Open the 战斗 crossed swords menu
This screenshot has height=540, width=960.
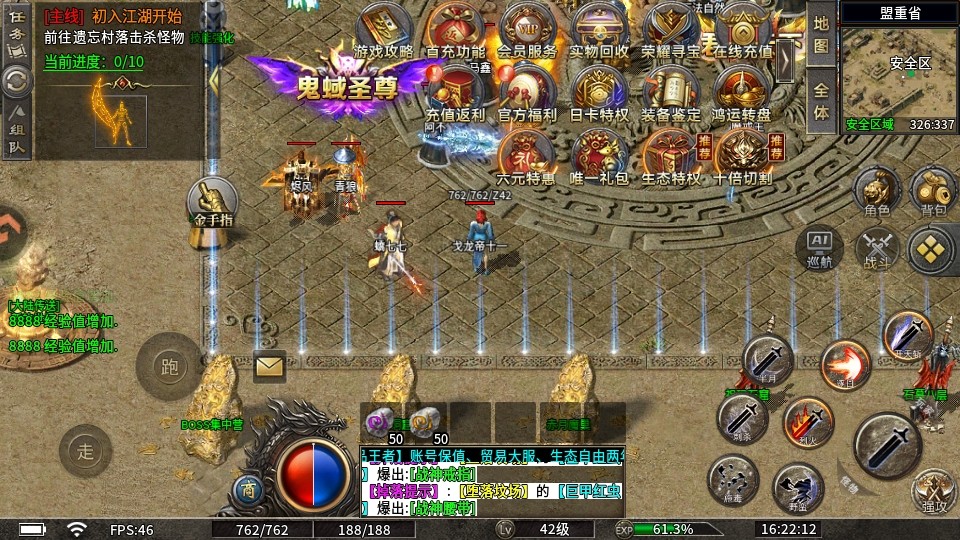pyautogui.click(x=877, y=247)
